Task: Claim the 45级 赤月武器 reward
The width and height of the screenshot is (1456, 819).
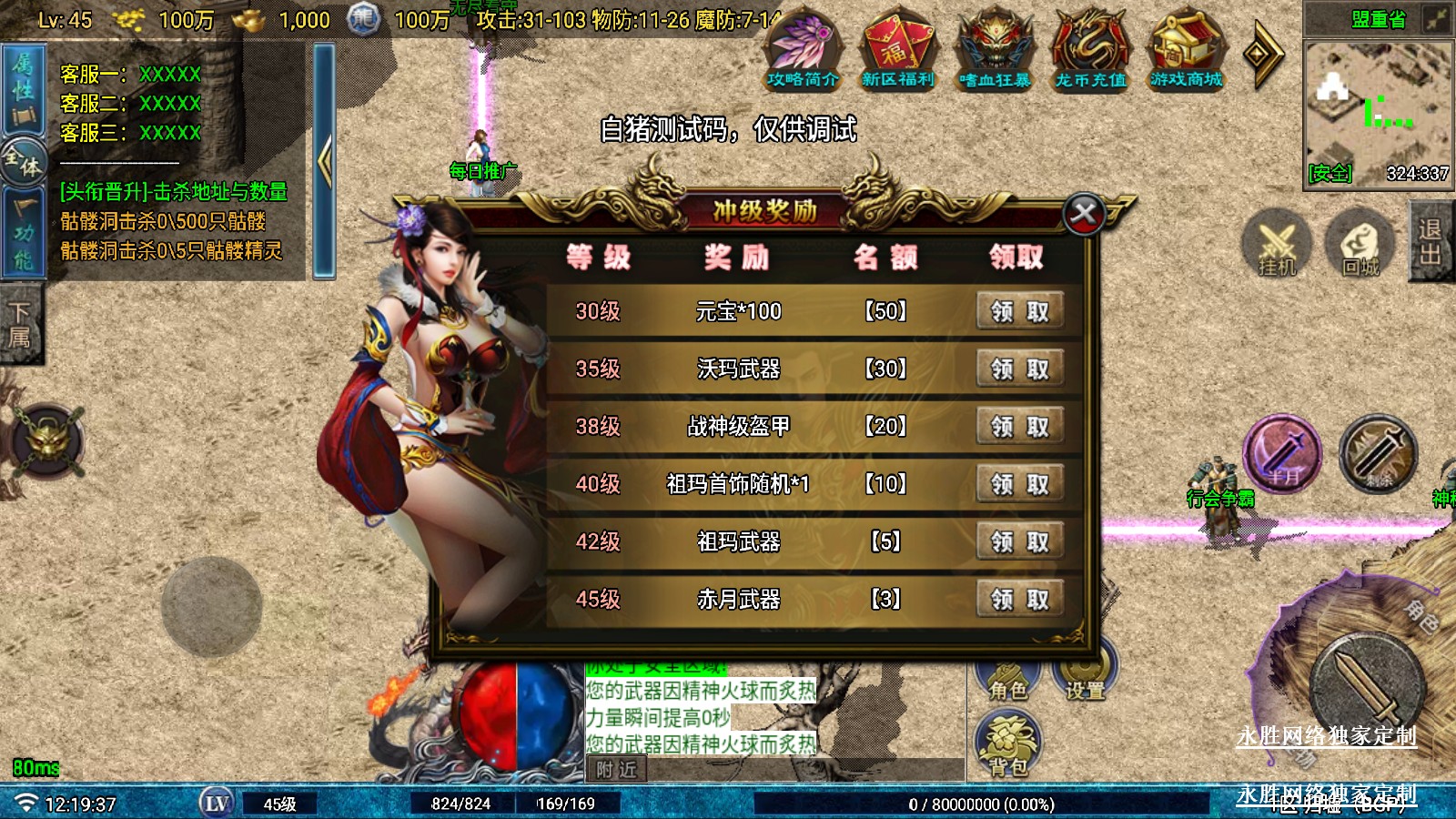Action: tap(1020, 599)
